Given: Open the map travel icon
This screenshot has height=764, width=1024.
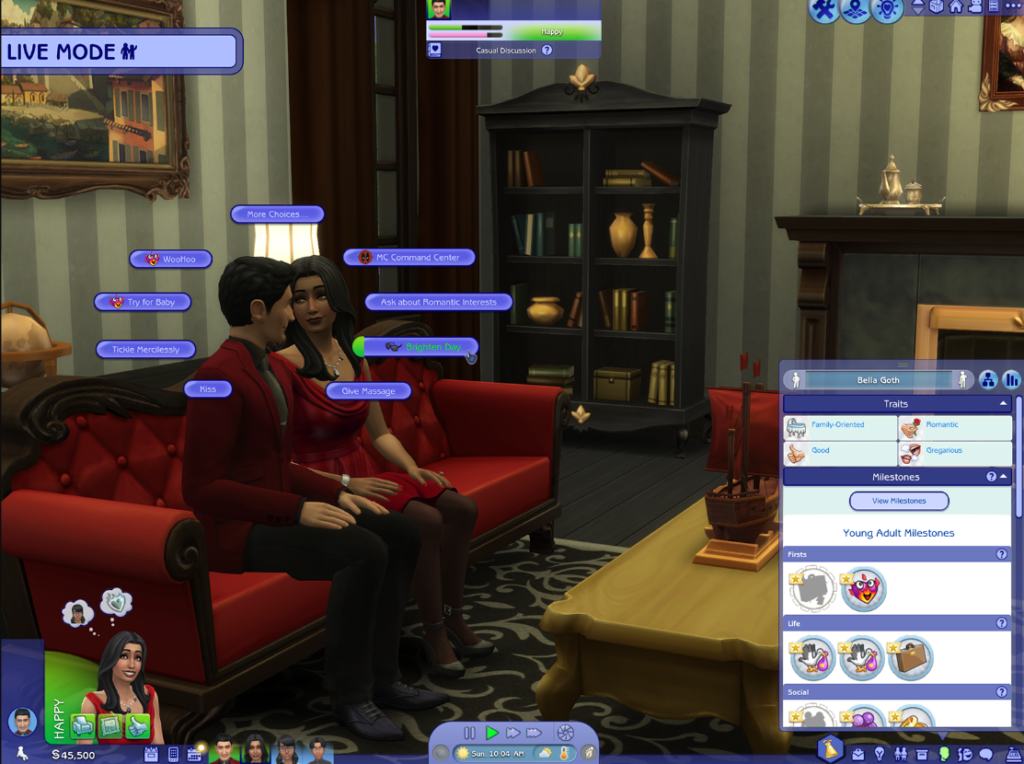Looking at the screenshot, I should coord(854,11).
